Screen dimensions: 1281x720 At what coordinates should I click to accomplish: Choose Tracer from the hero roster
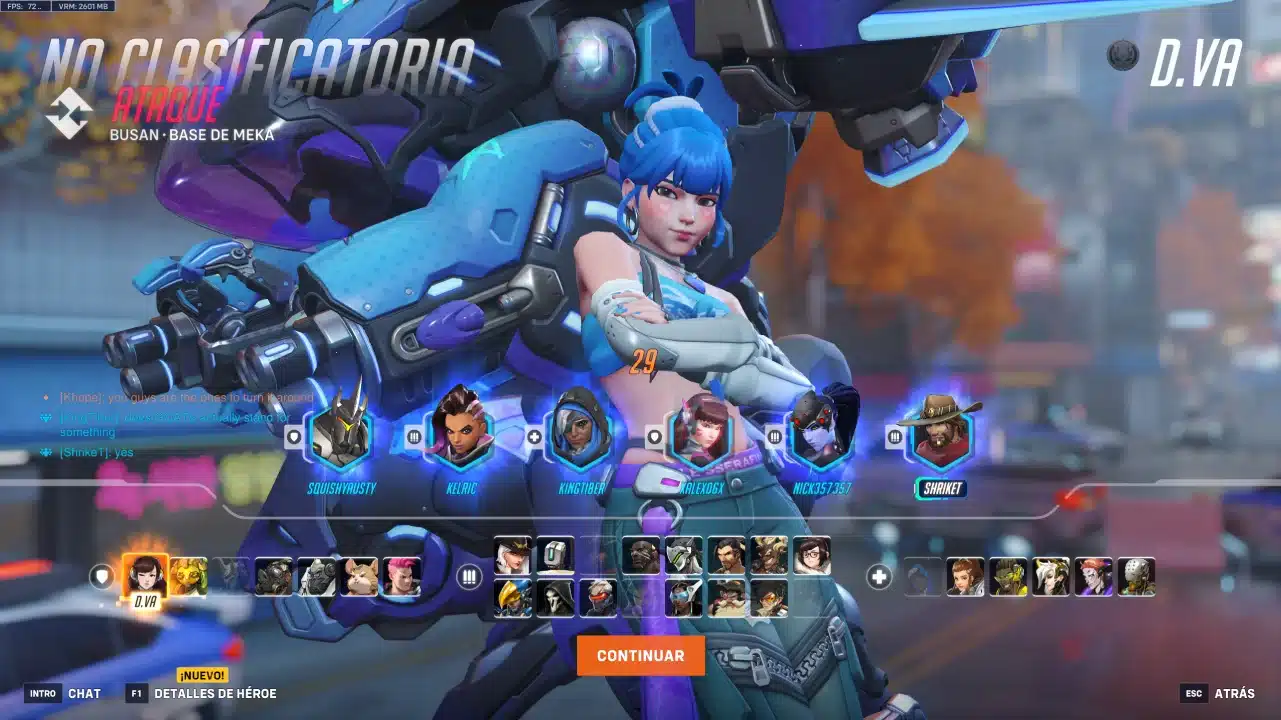769,598
